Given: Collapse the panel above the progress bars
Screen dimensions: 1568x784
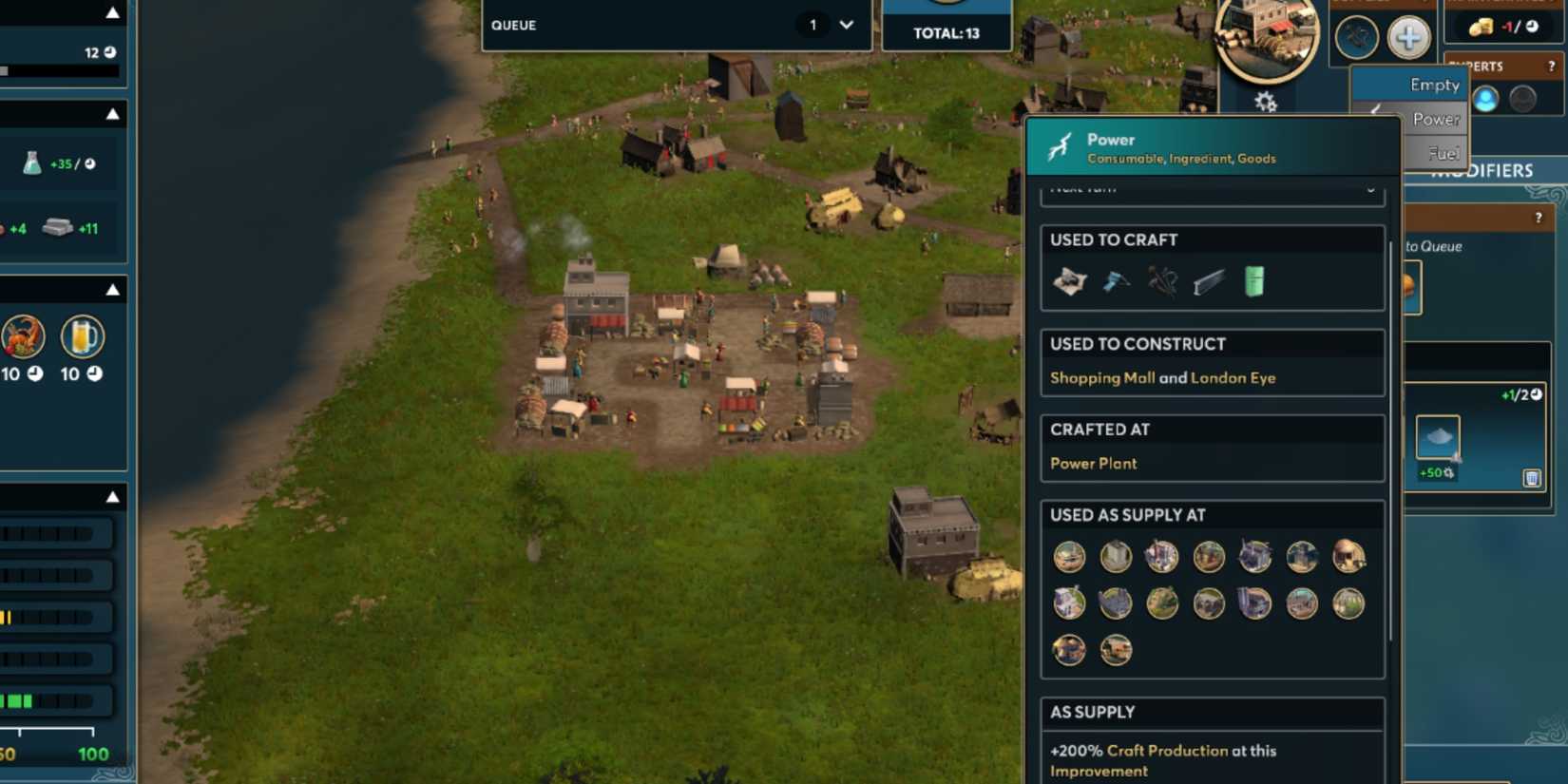Looking at the screenshot, I should click(x=113, y=496).
